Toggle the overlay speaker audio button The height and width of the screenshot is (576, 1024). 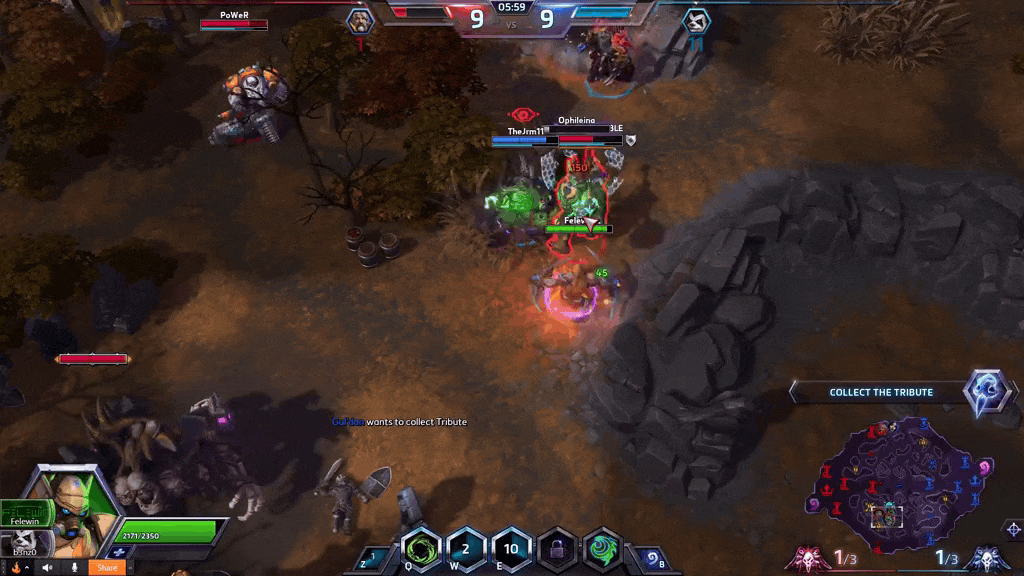pyautogui.click(x=46, y=567)
